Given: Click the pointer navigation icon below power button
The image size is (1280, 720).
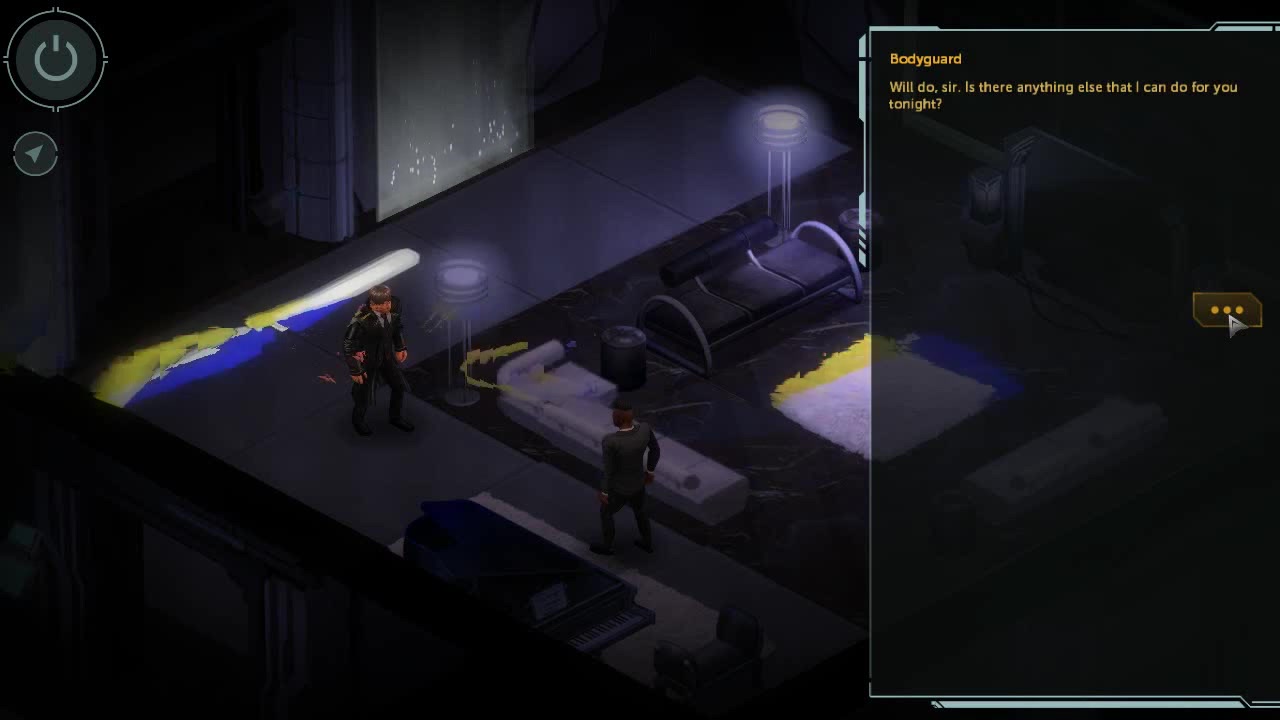Looking at the screenshot, I should click(35, 153).
